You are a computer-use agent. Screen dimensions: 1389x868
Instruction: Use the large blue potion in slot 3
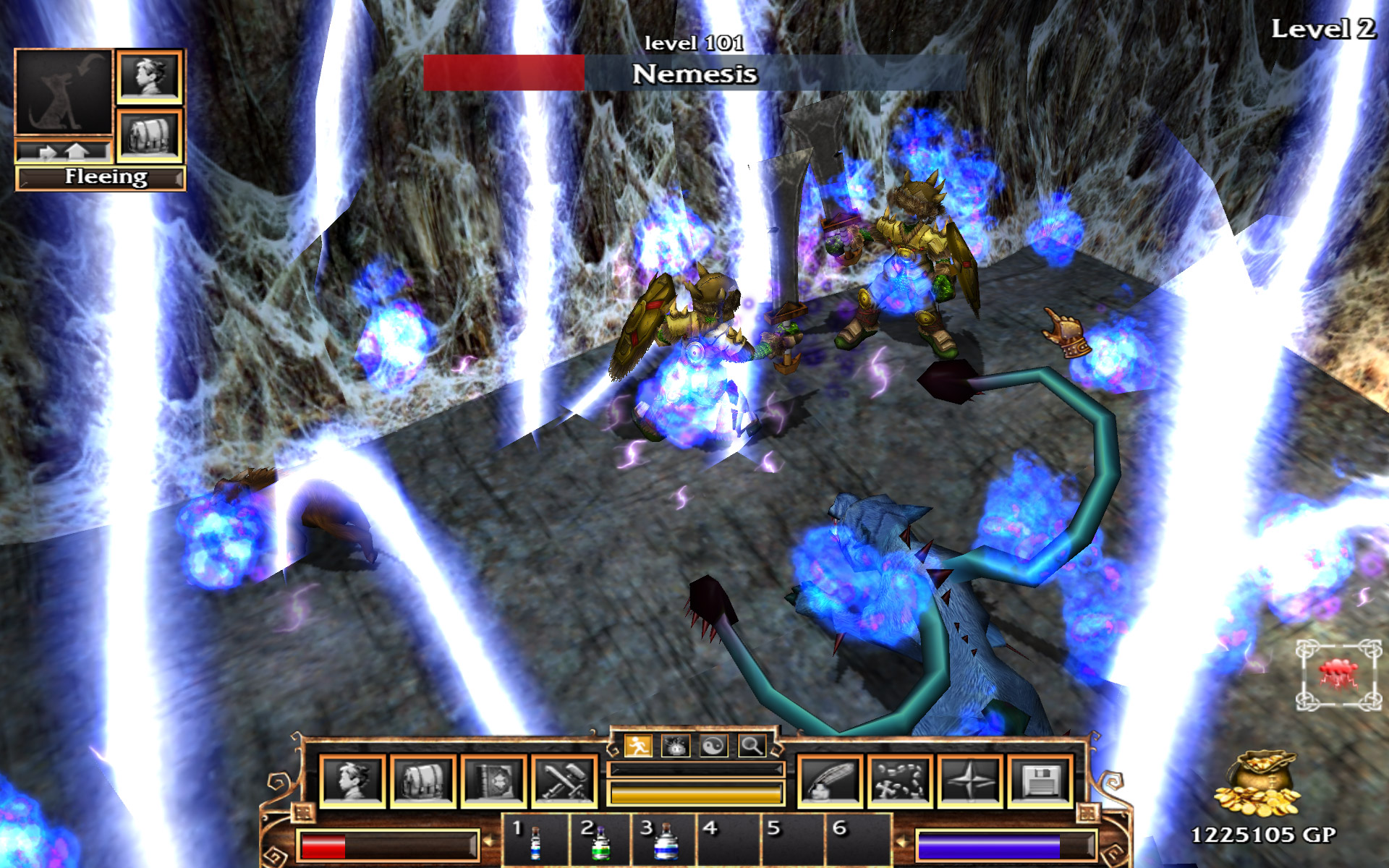[663, 841]
